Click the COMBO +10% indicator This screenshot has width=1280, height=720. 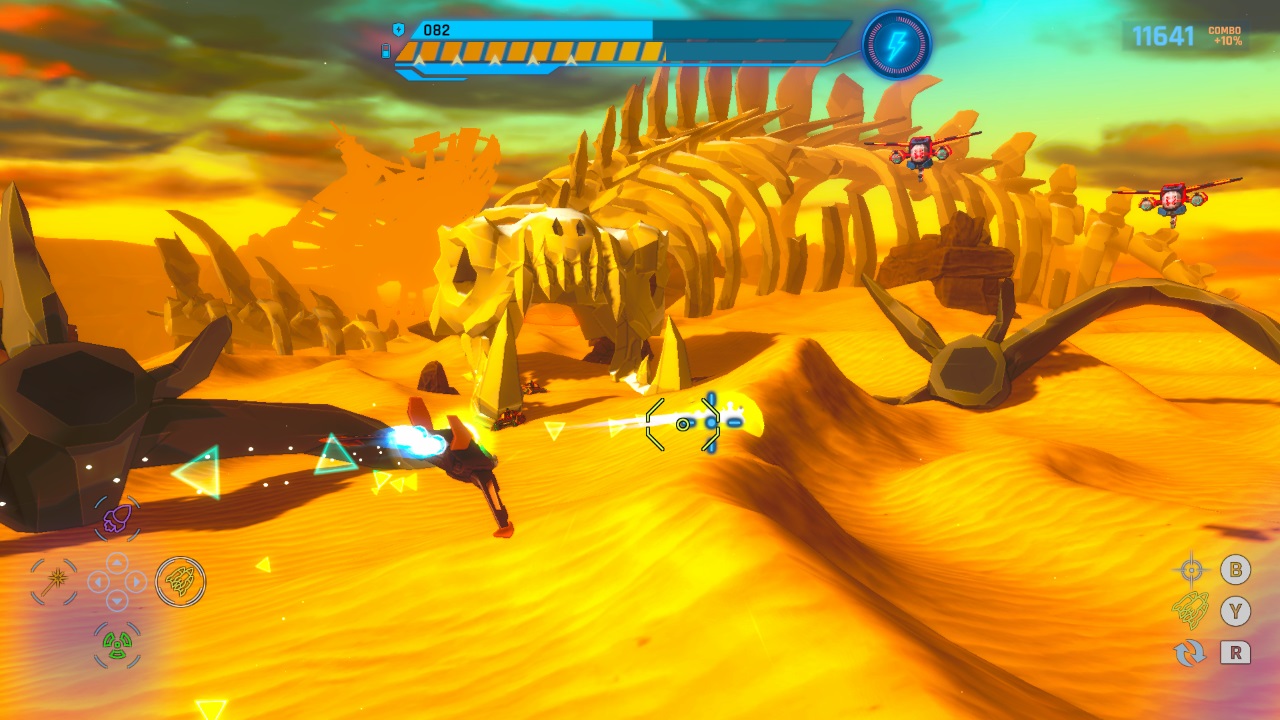coord(1227,38)
